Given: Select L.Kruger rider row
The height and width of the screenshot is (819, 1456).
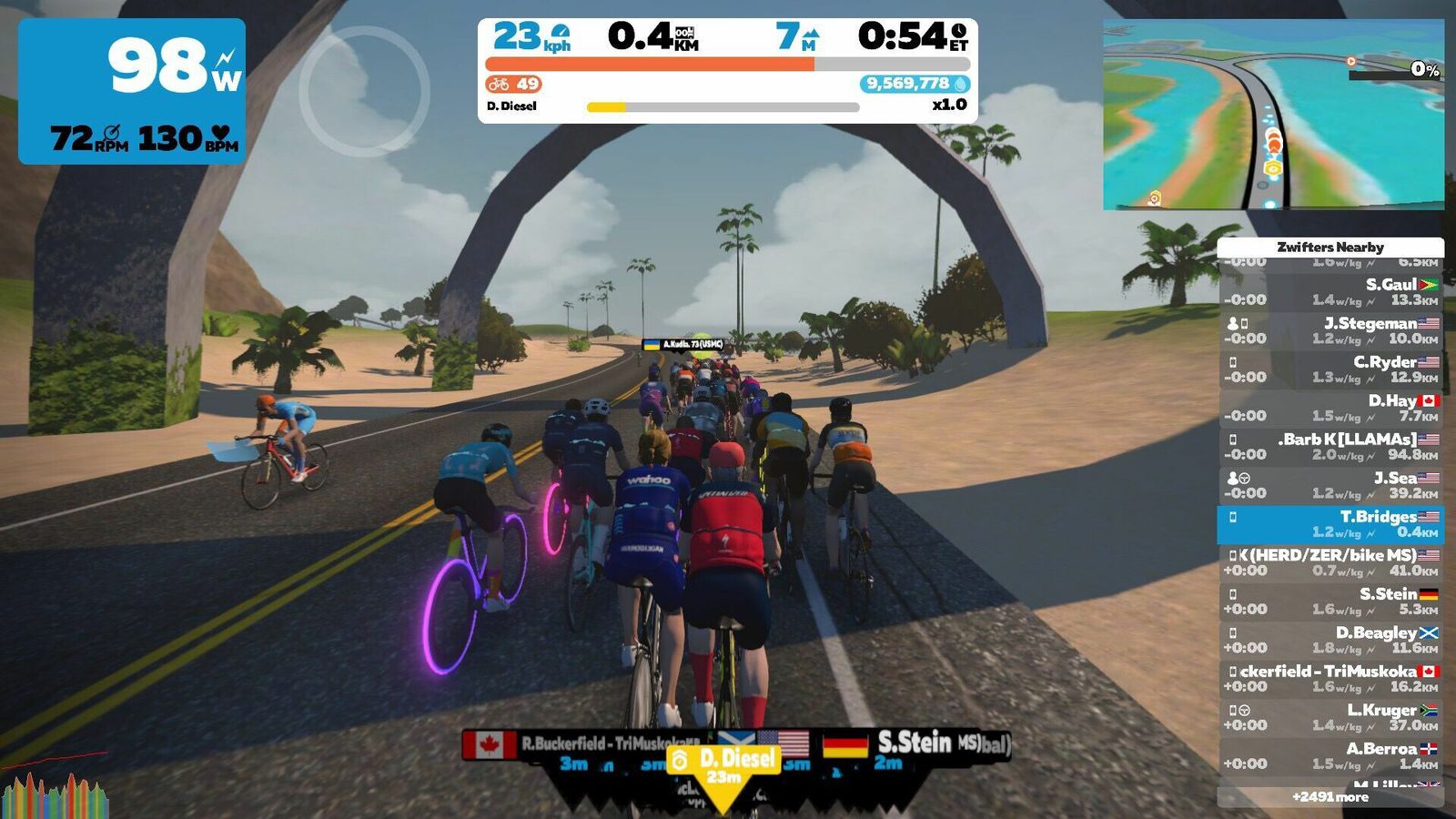Looking at the screenshot, I should [1330, 717].
